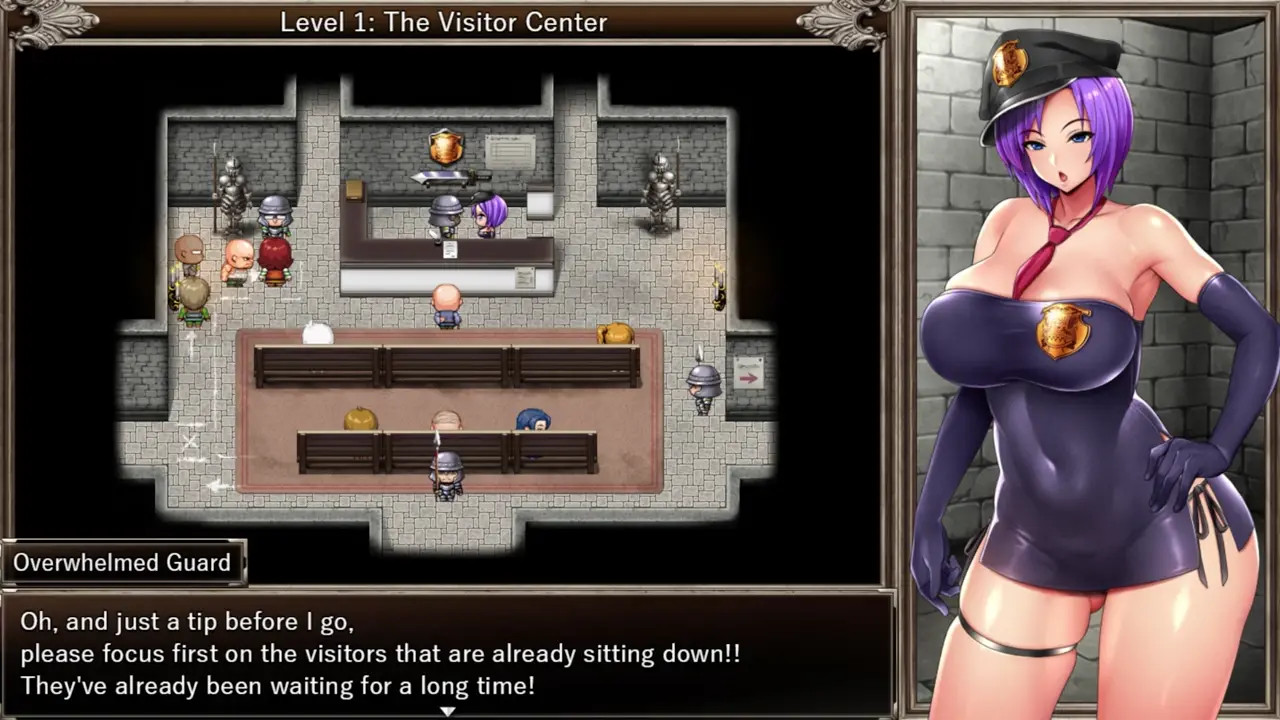
Task: Click the Overwhelmed Guard dialogue text box
Action: pos(446,654)
